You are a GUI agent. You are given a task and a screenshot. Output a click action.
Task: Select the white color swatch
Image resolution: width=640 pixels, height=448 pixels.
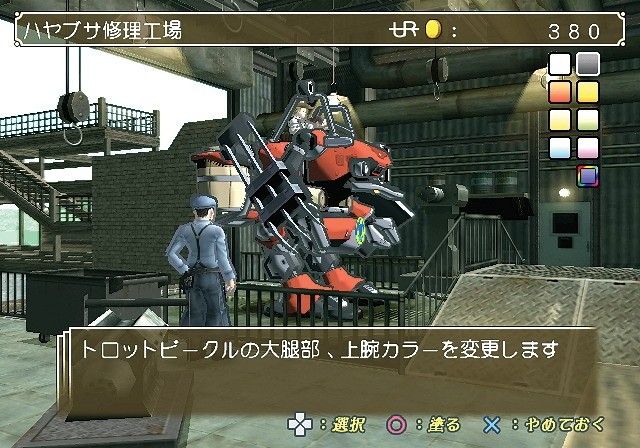pos(560,65)
